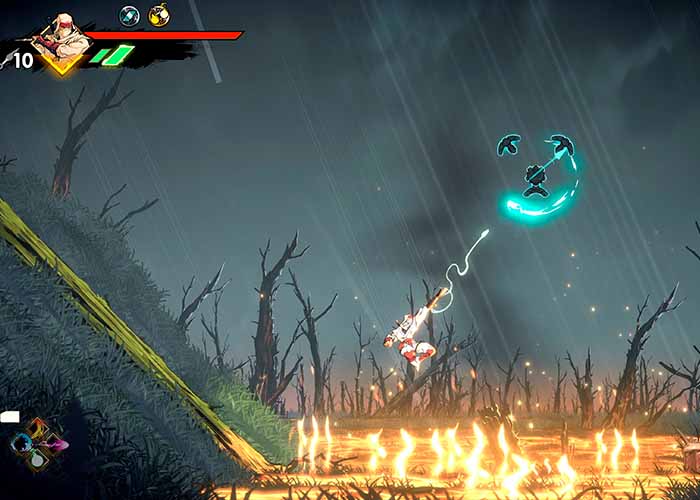Image resolution: width=700 pixels, height=500 pixels.
Task: Activate the blue swirl skill slot
Action: pos(22,443)
